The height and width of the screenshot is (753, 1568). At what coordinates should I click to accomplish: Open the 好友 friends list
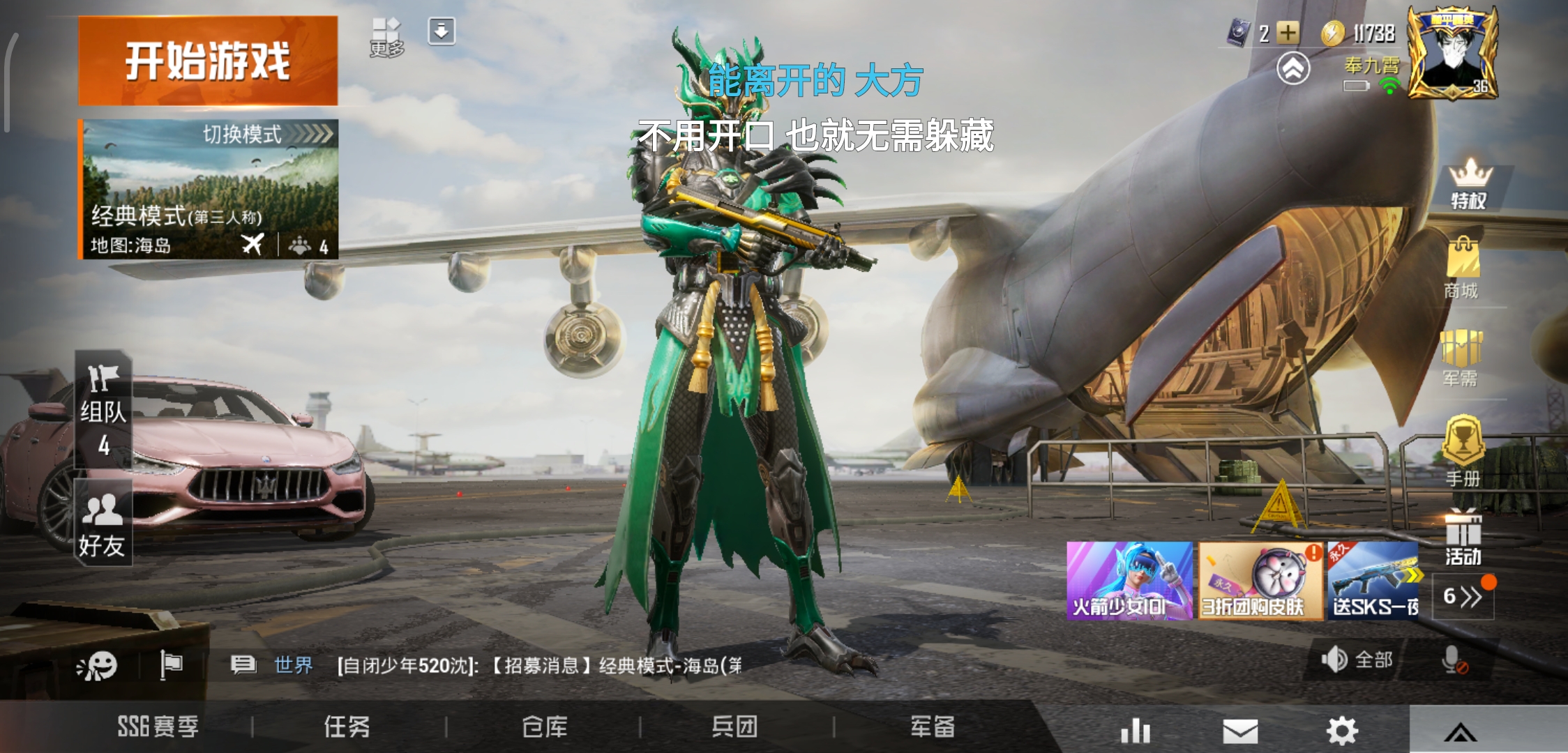click(x=103, y=523)
